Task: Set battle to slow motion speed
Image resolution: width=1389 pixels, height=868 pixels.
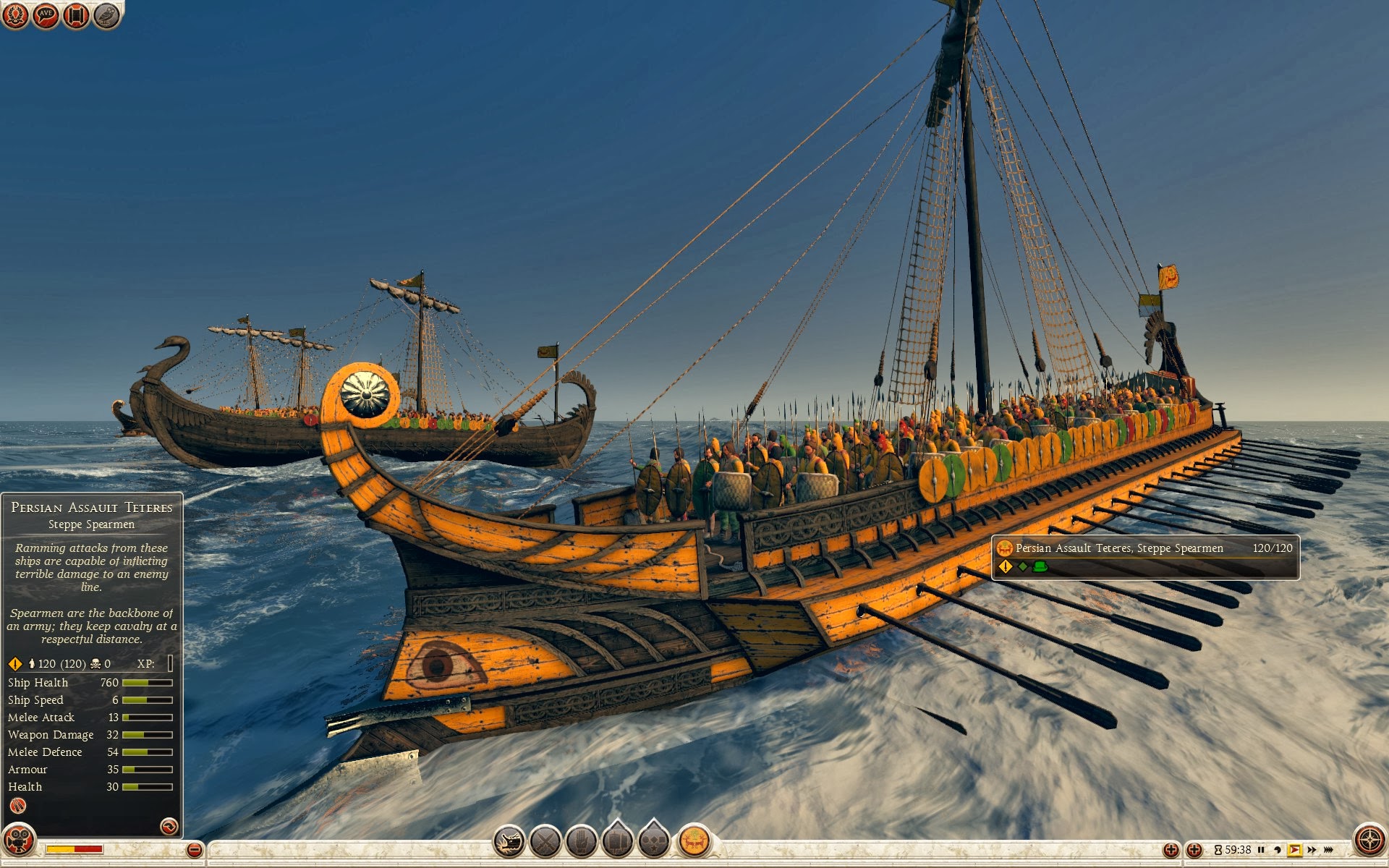Action: pos(1278,850)
